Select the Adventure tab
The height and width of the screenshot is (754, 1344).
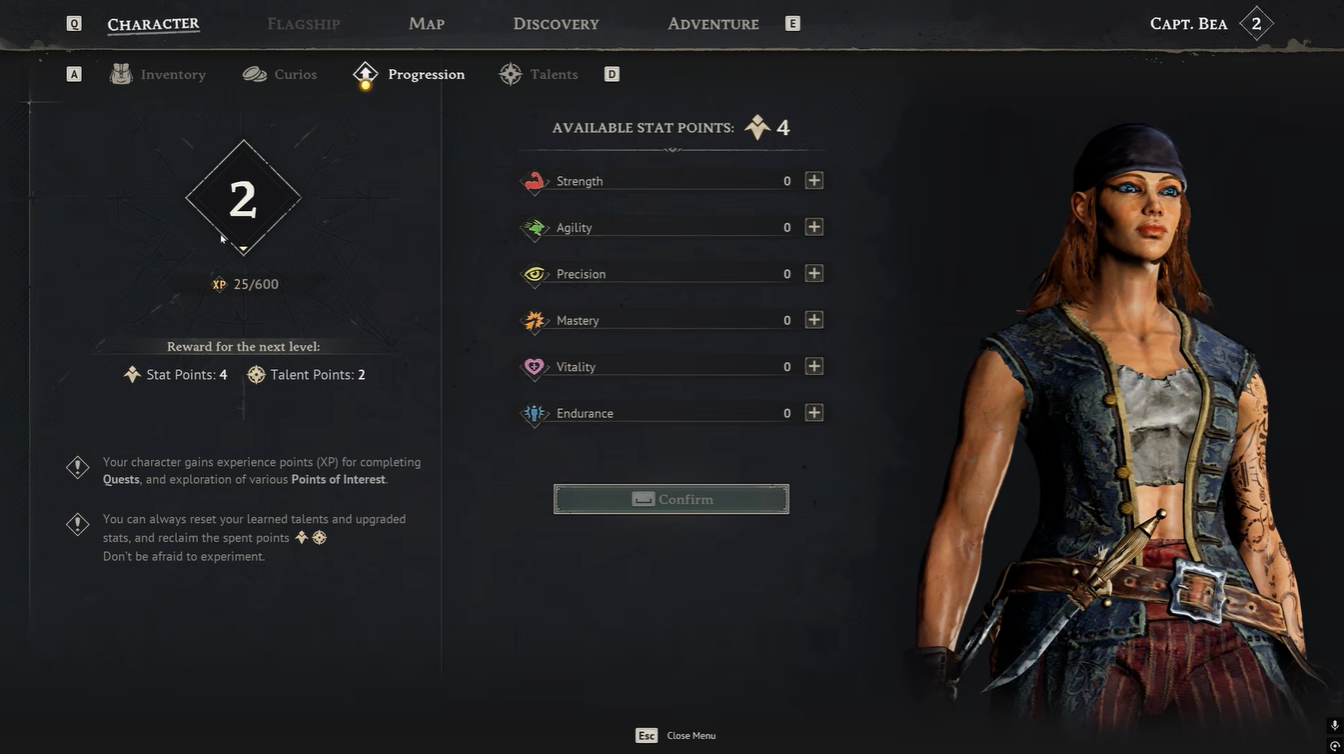point(713,24)
